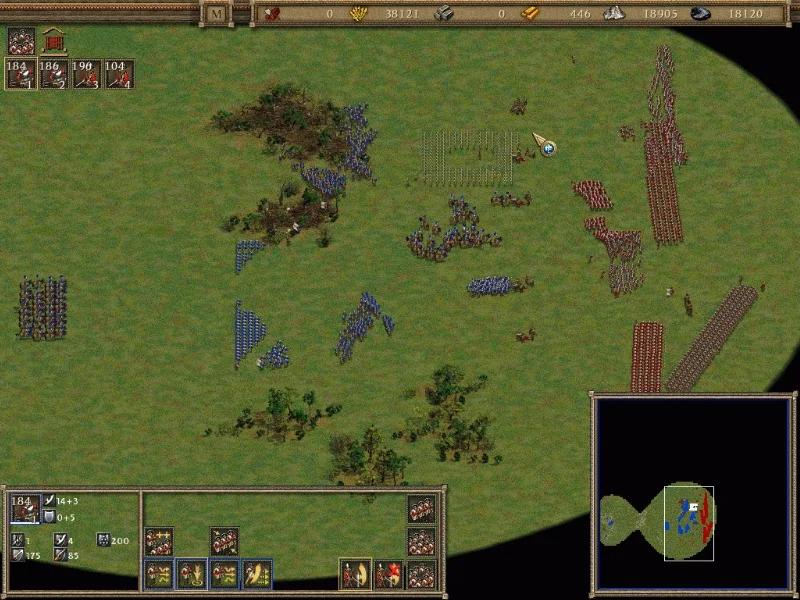Activate the soldier with red burst command
Viewport: 800px width, 600px height.
pyautogui.click(x=388, y=574)
